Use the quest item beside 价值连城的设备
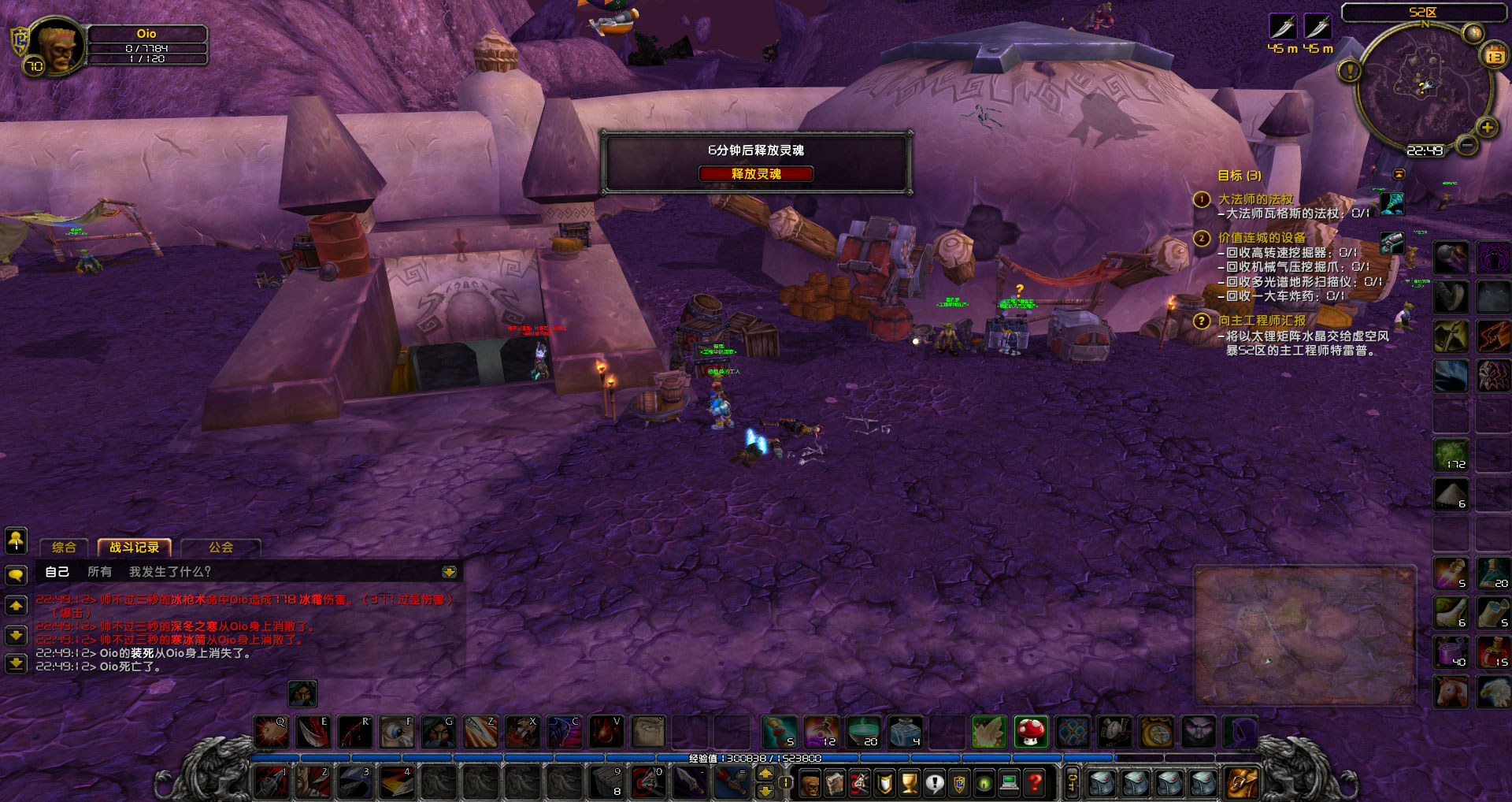This screenshot has width=1512, height=802. 1392,242
